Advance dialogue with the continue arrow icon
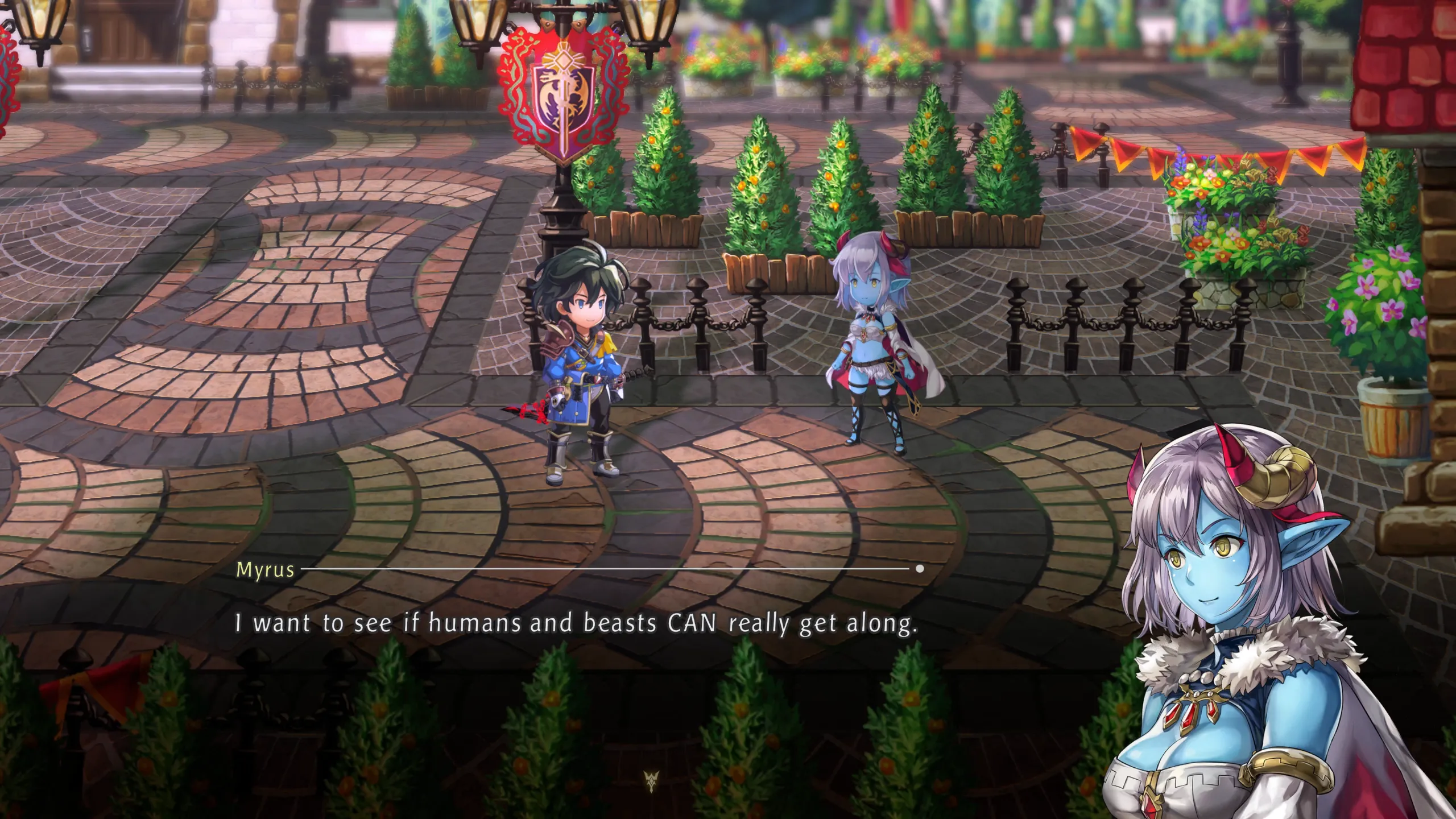1456x819 pixels. 651,781
